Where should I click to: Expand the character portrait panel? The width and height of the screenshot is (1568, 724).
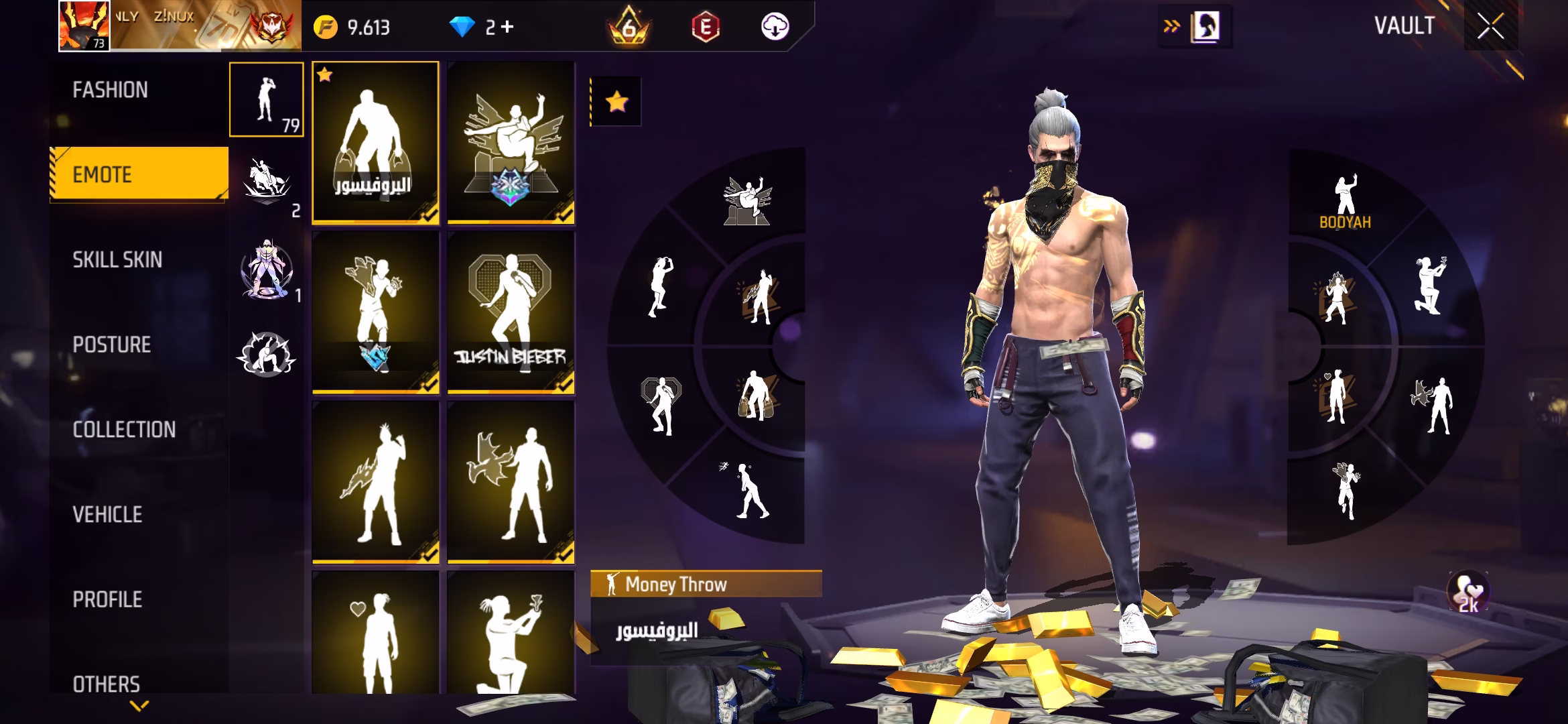pyautogui.click(x=1204, y=27)
